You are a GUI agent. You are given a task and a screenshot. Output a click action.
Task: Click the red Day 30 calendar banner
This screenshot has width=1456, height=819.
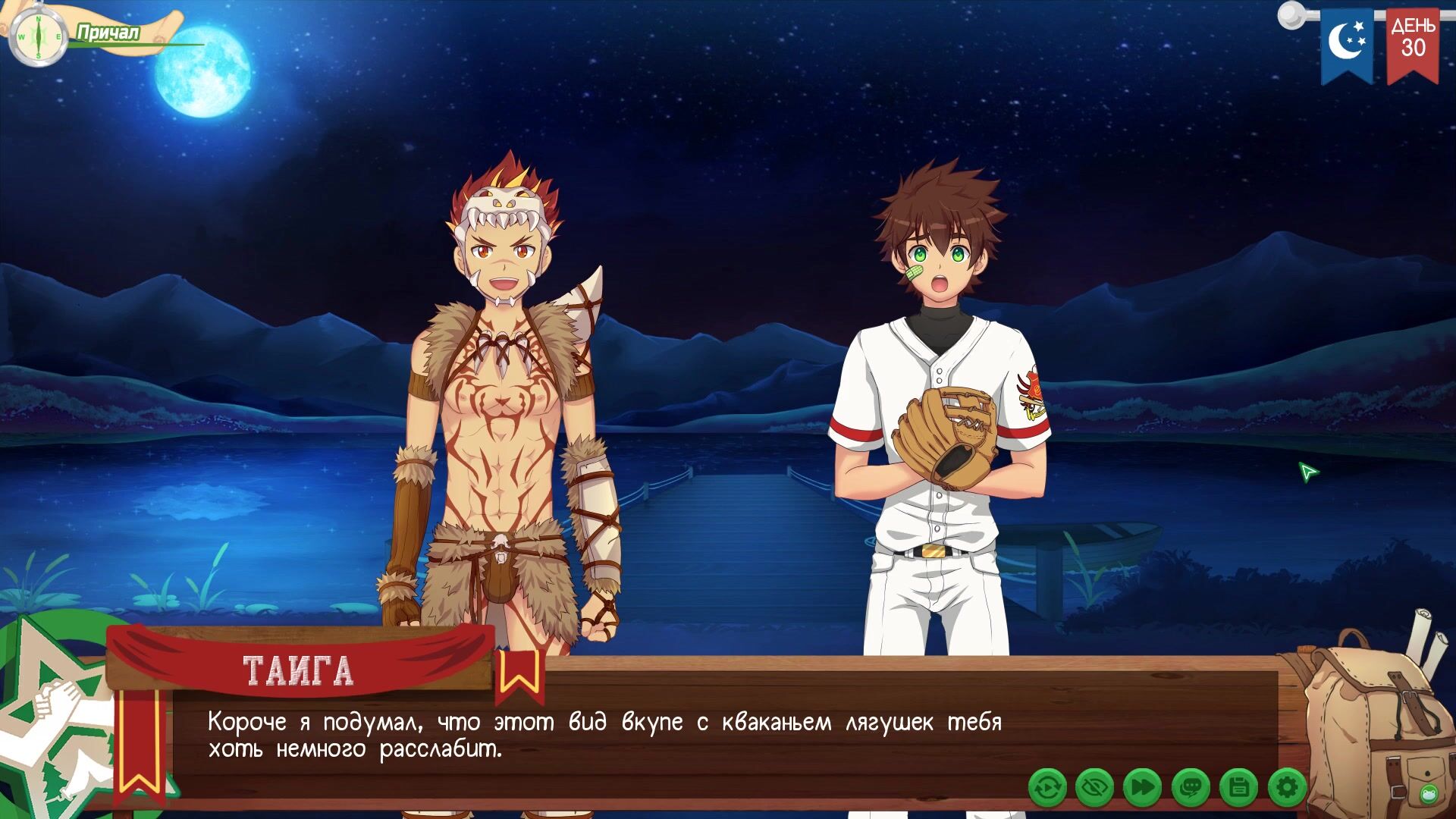click(x=1413, y=44)
